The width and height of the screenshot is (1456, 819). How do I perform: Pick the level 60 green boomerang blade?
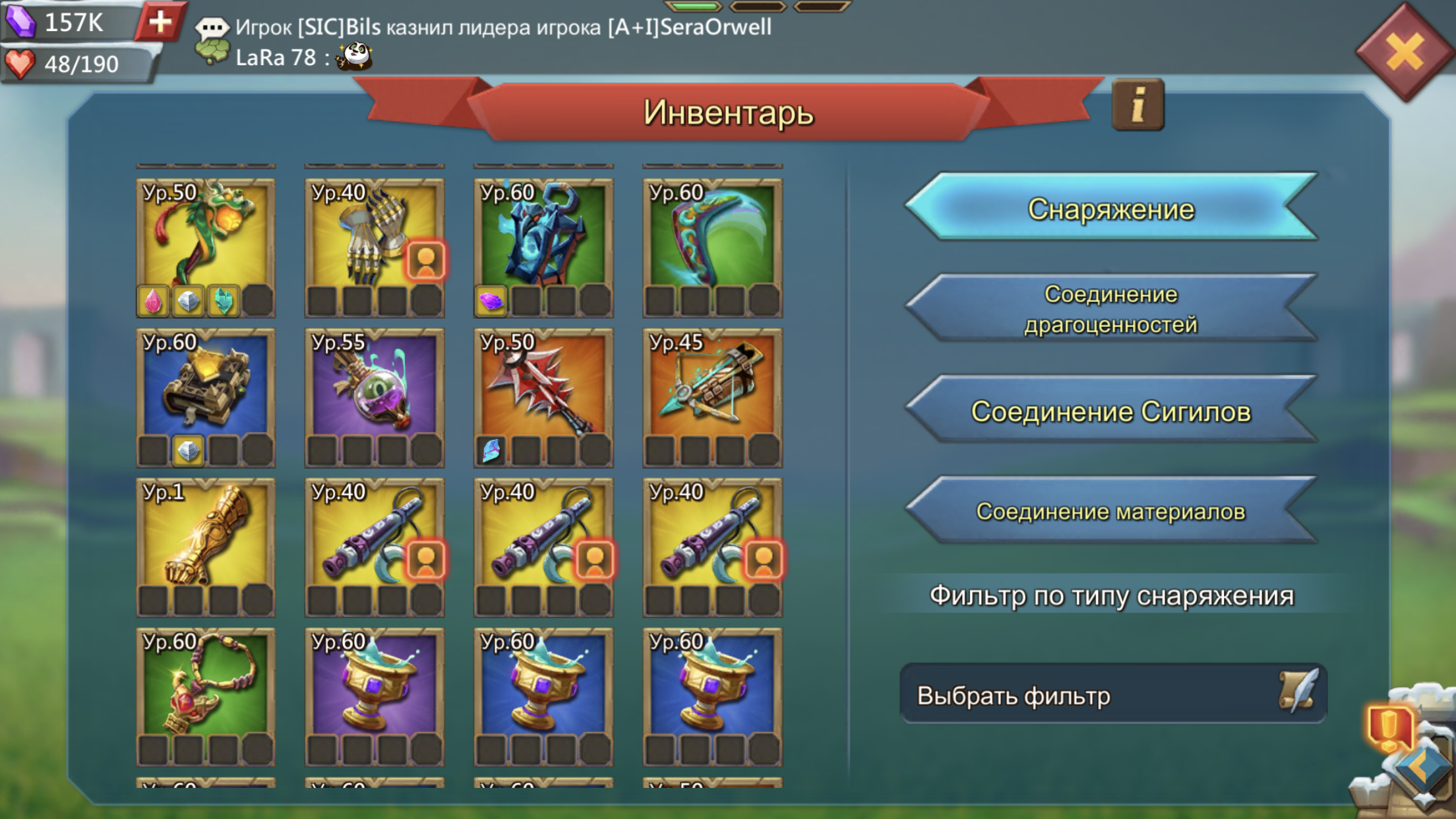point(712,237)
